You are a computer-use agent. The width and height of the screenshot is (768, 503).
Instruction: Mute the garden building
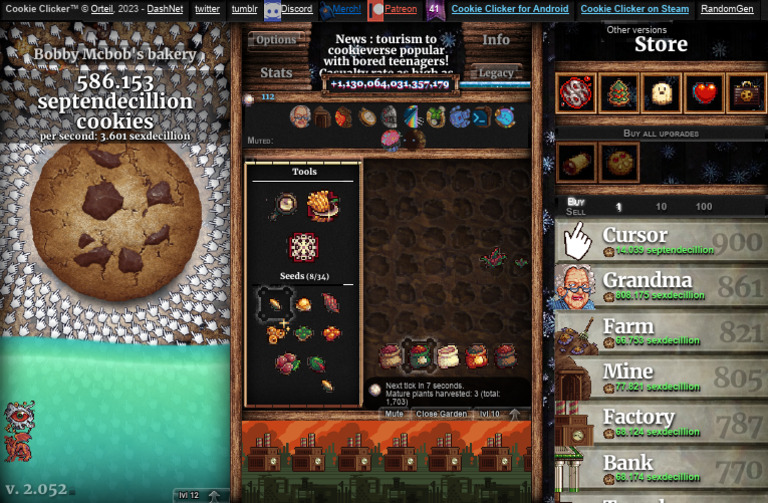pos(394,413)
